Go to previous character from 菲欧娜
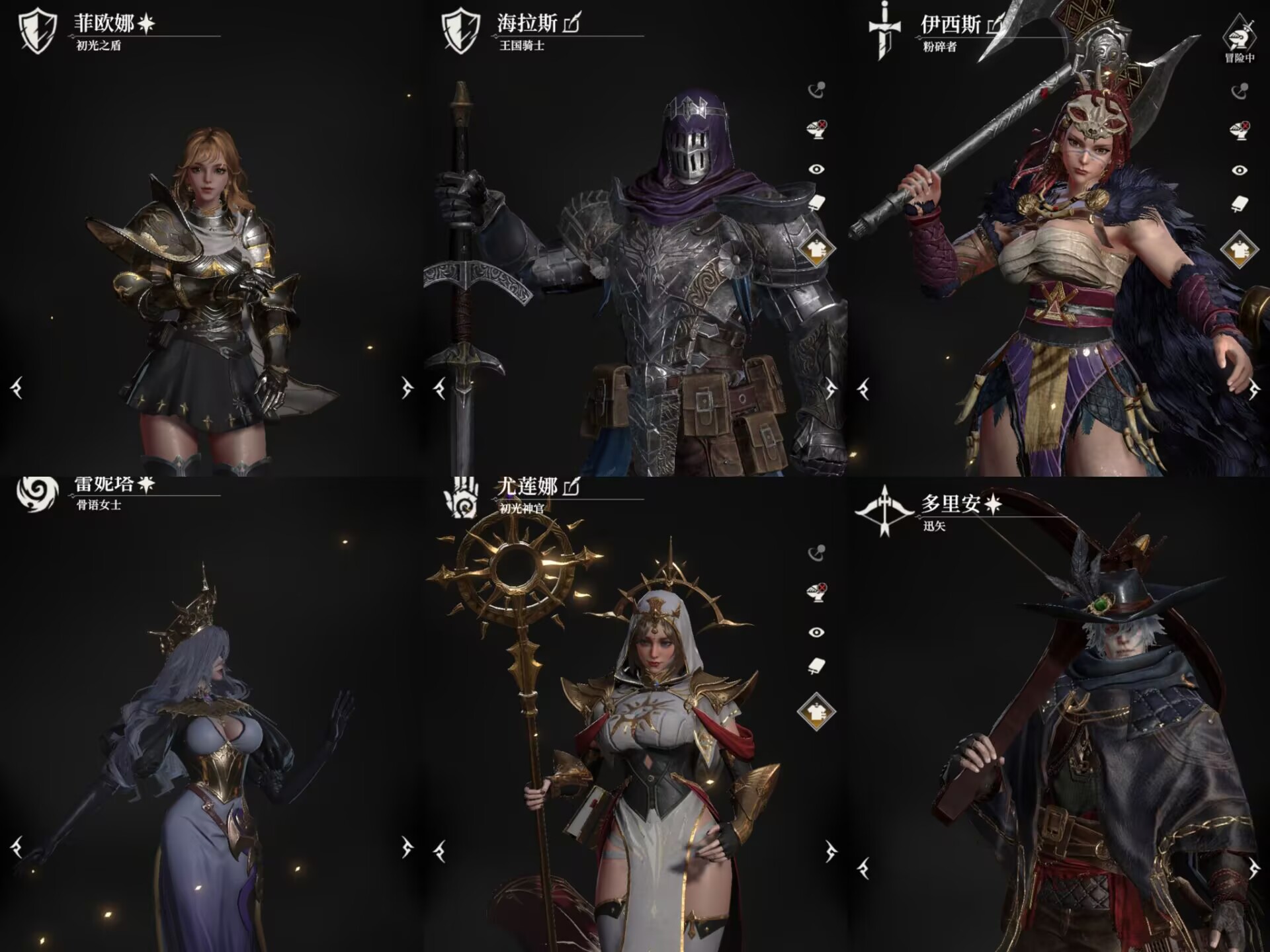1270x952 pixels. pos(17,388)
